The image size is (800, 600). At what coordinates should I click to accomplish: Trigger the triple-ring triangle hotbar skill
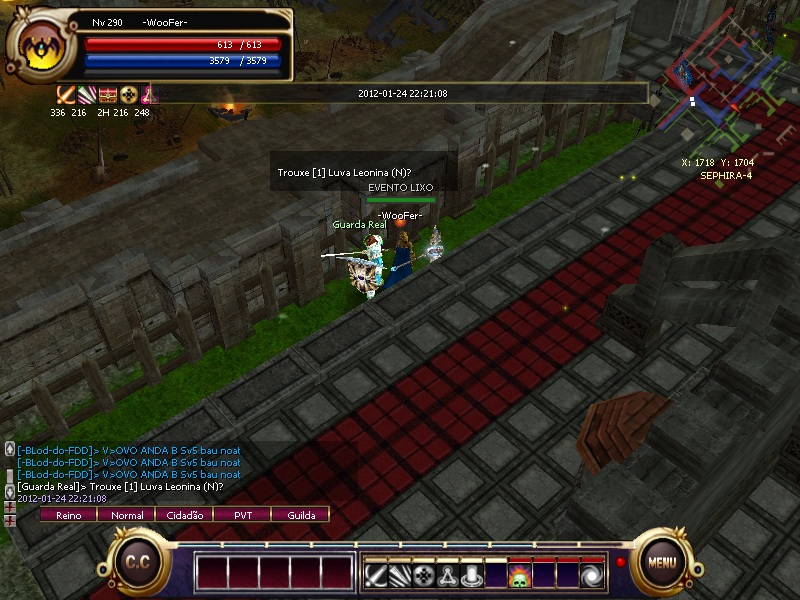[447, 576]
